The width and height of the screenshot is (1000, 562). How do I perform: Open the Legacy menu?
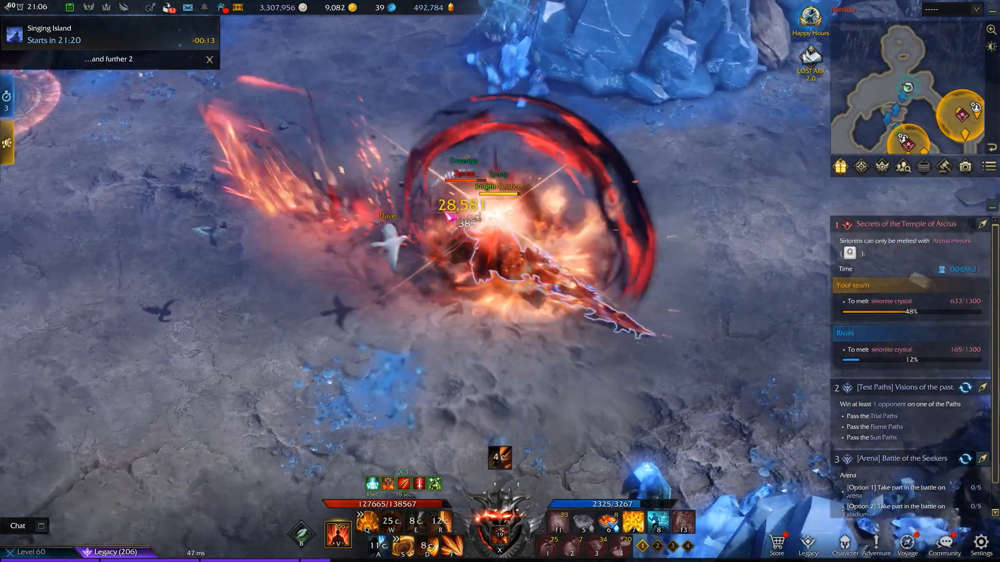808,543
